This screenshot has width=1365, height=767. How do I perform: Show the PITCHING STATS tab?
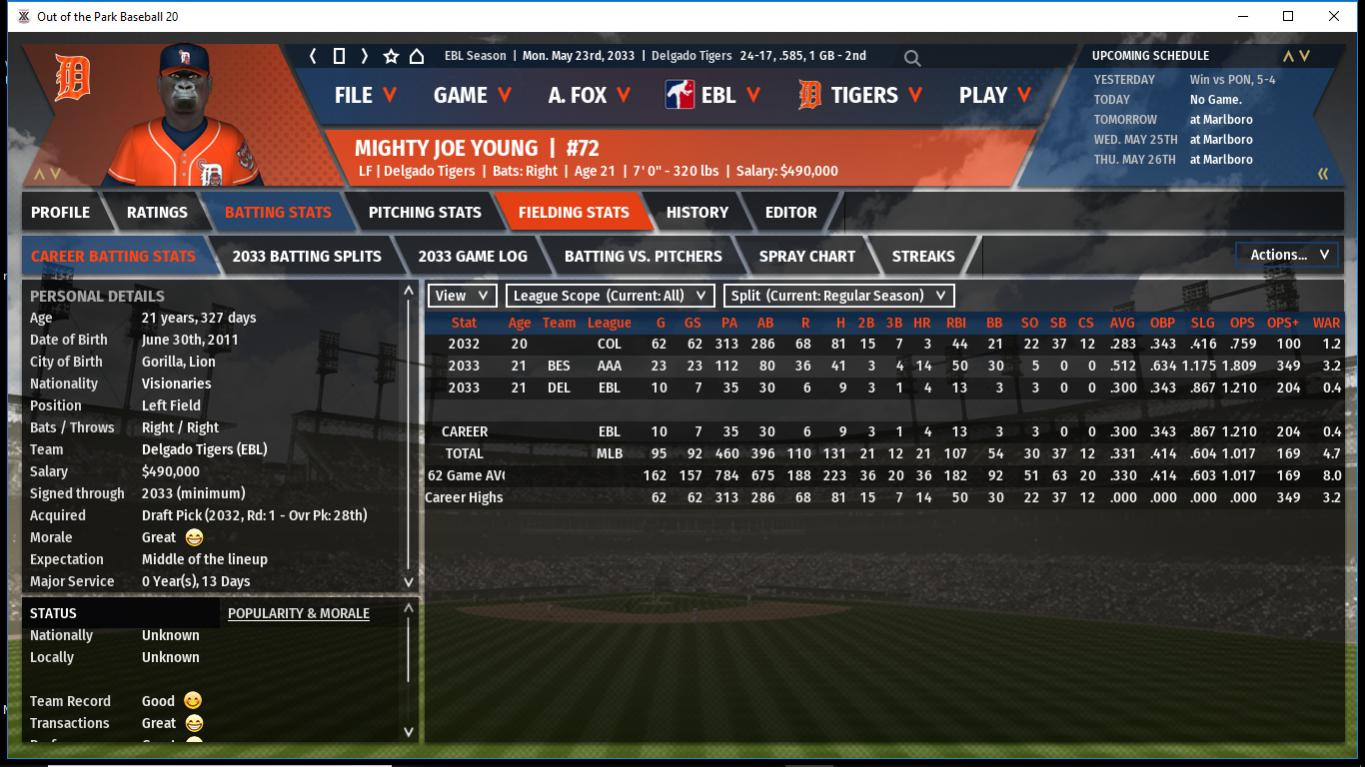424,212
